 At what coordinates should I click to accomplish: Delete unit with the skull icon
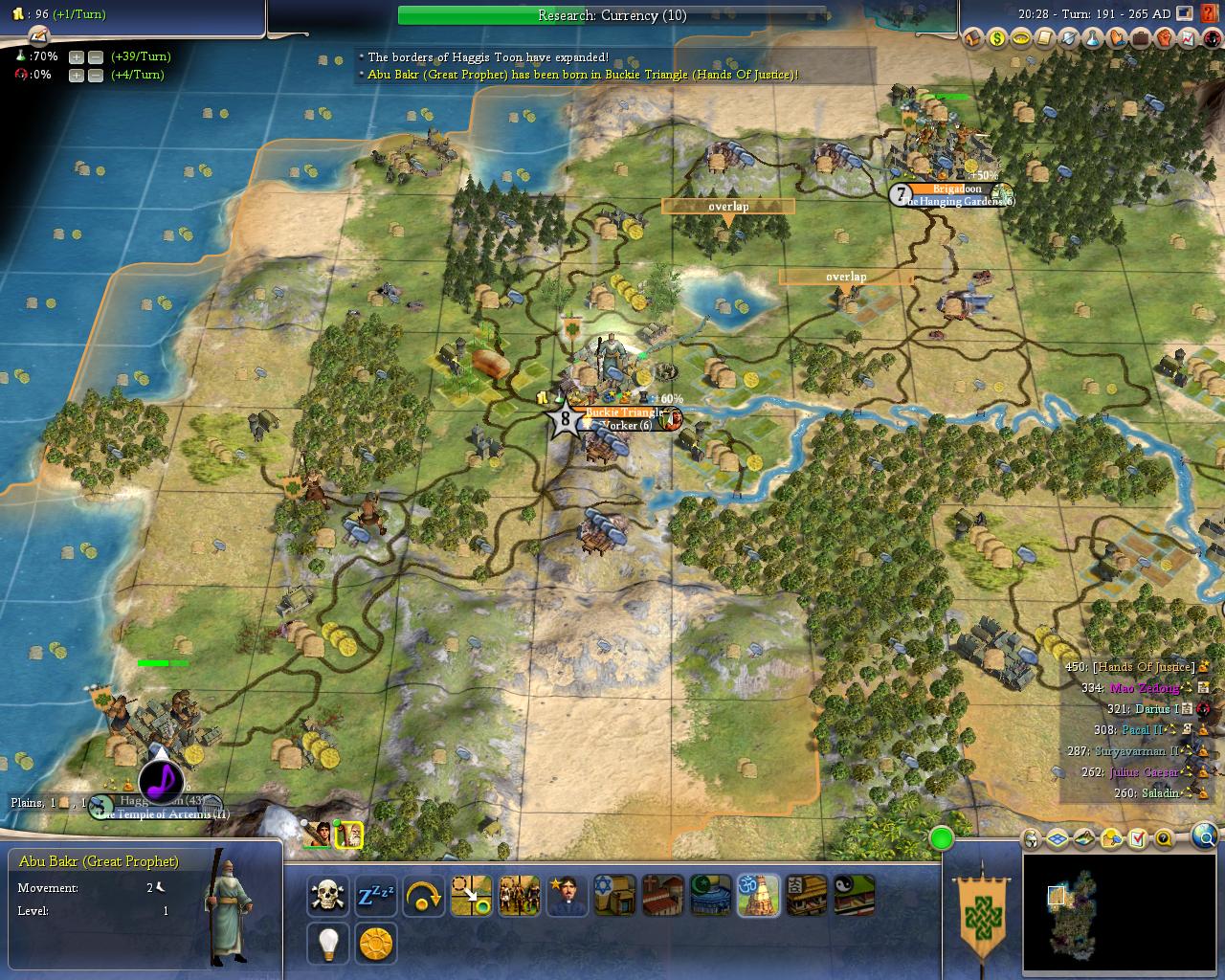(x=328, y=896)
